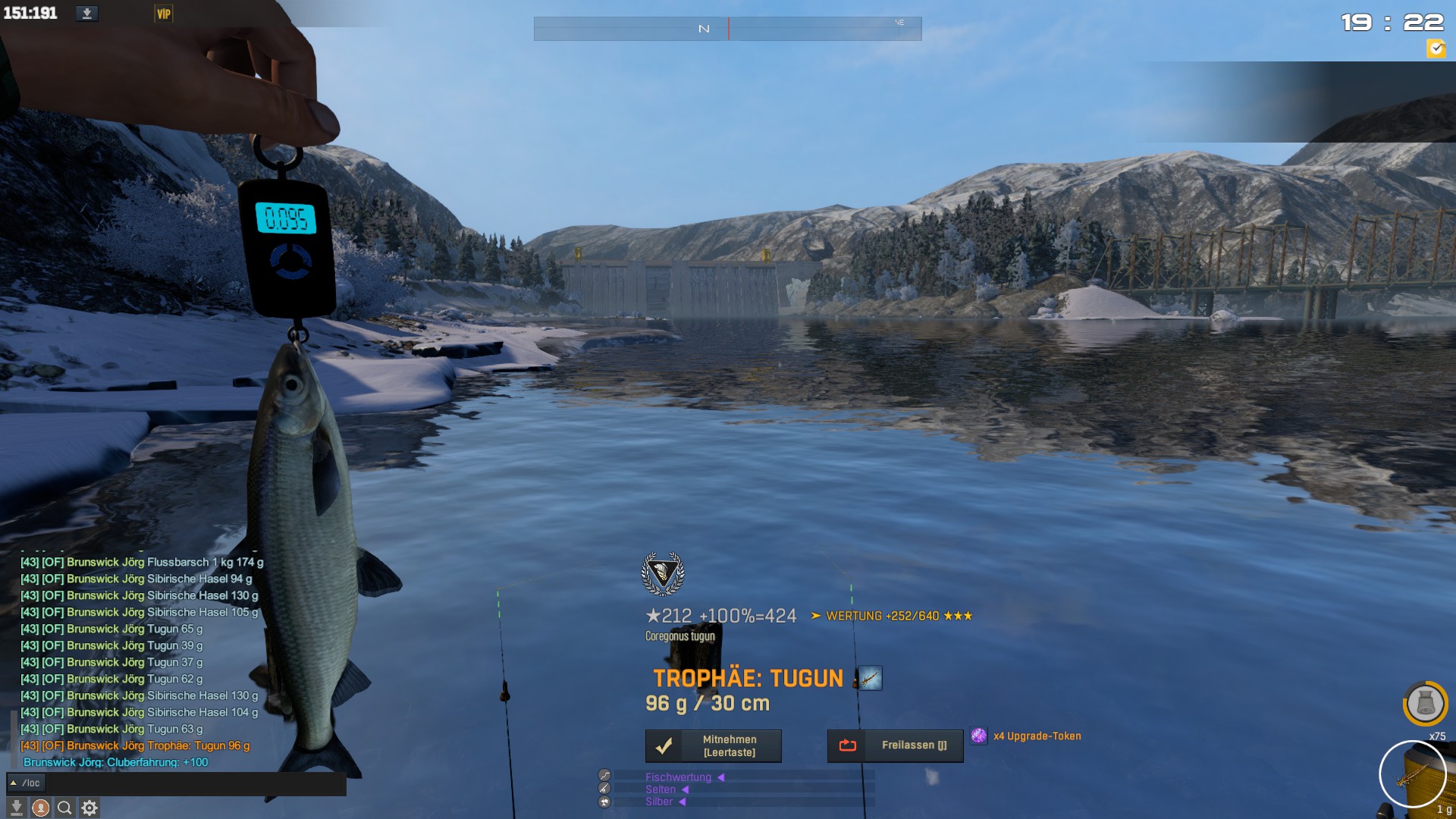Screen dimensions: 1456x819
Task: Open the yellow checkmark task icon
Action: pos(1436,49)
